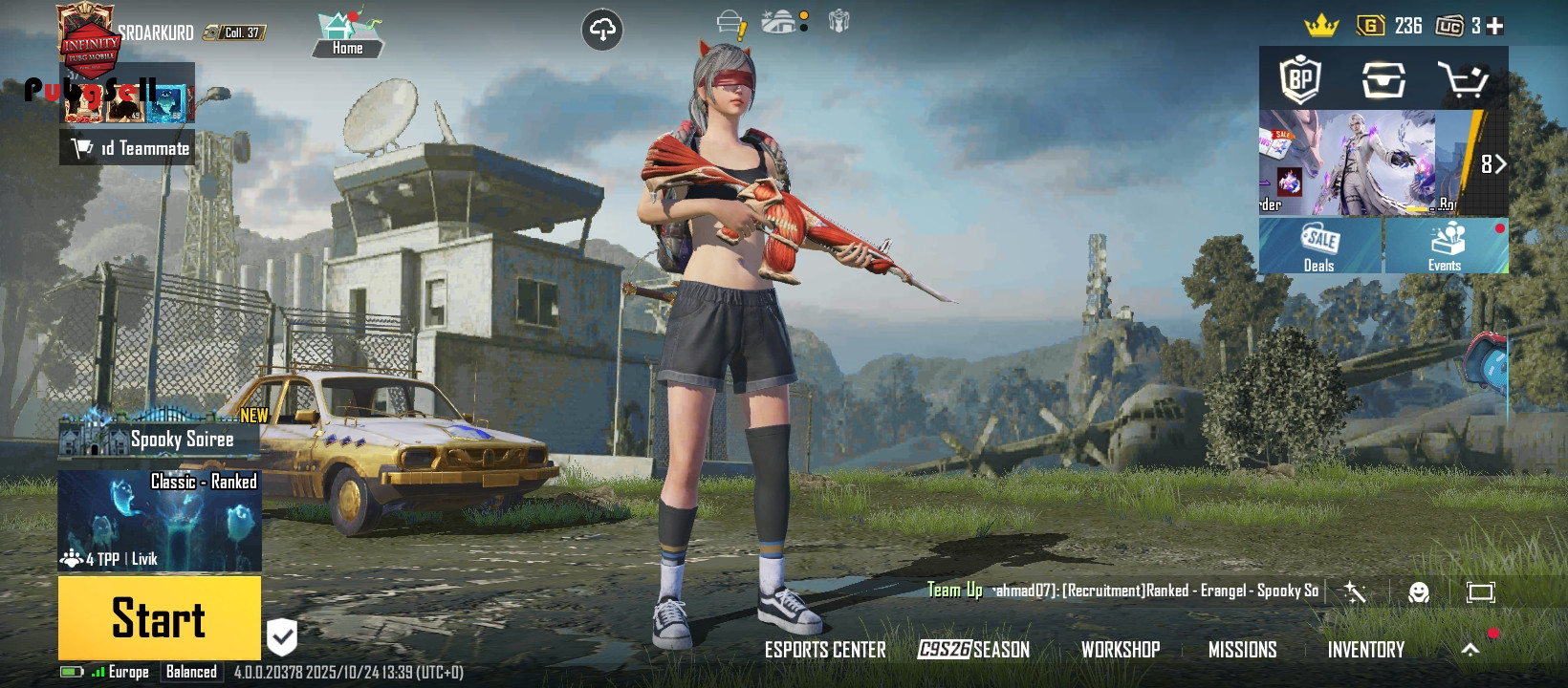
Task: Open the Deals sale panel
Action: 1319,247
